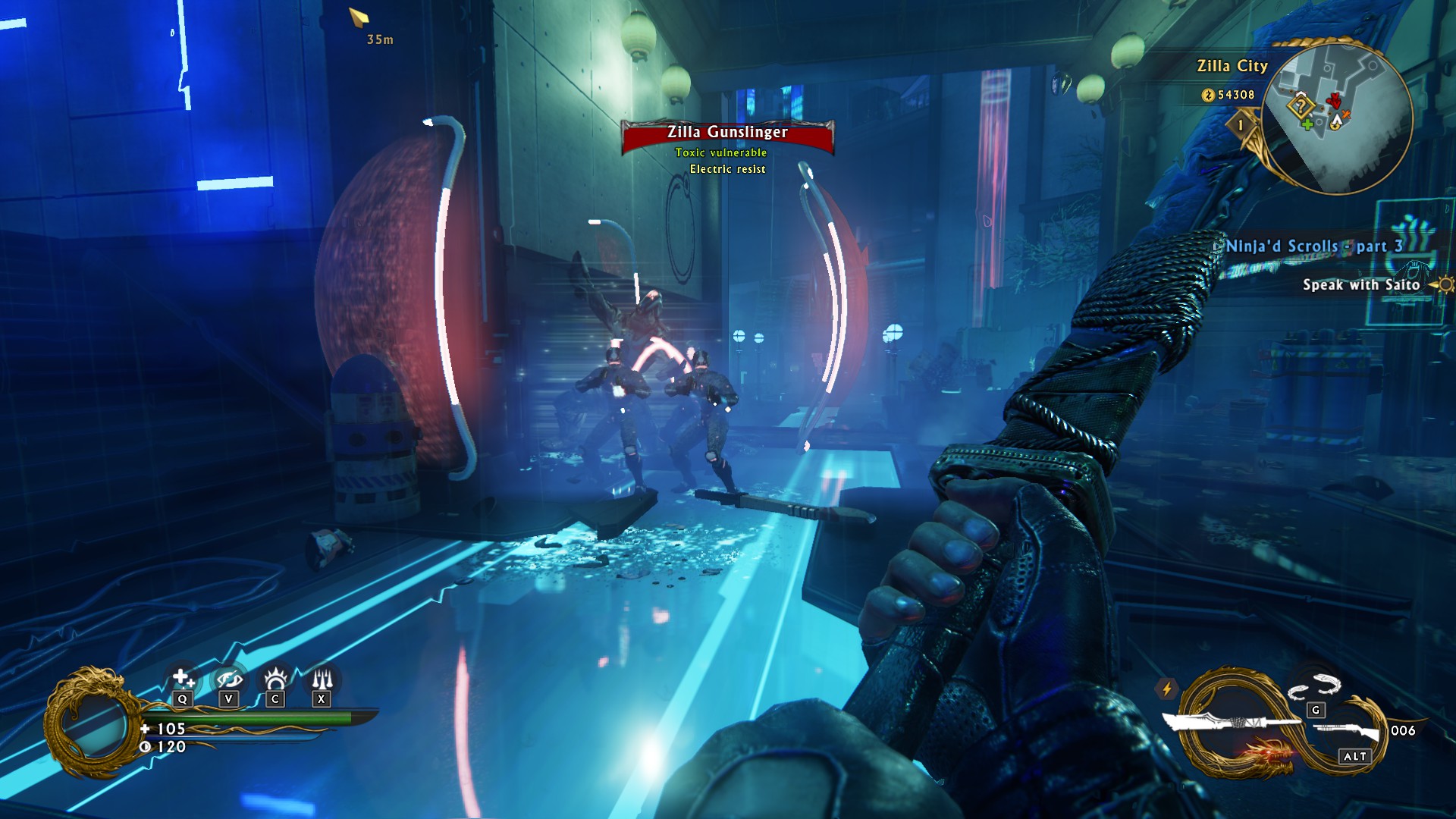The image size is (1456, 819).
Task: Click the red enemy marker on minimap
Action: pos(1333,100)
